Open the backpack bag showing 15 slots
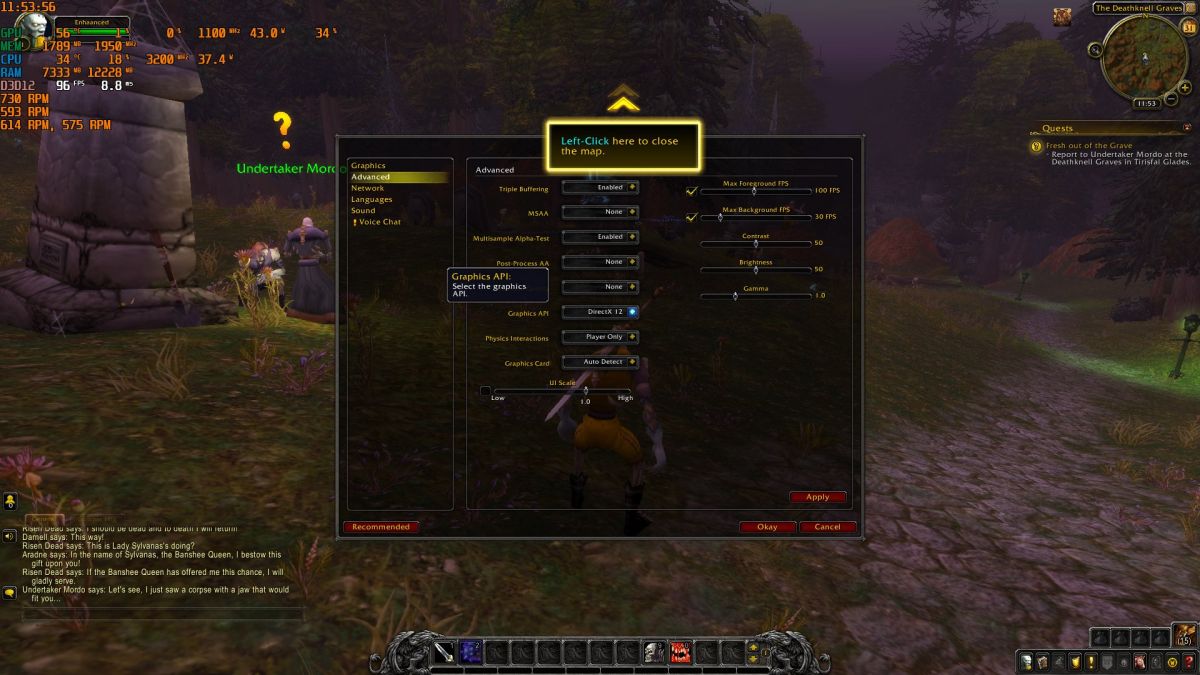The image size is (1200, 675). pos(1185,634)
